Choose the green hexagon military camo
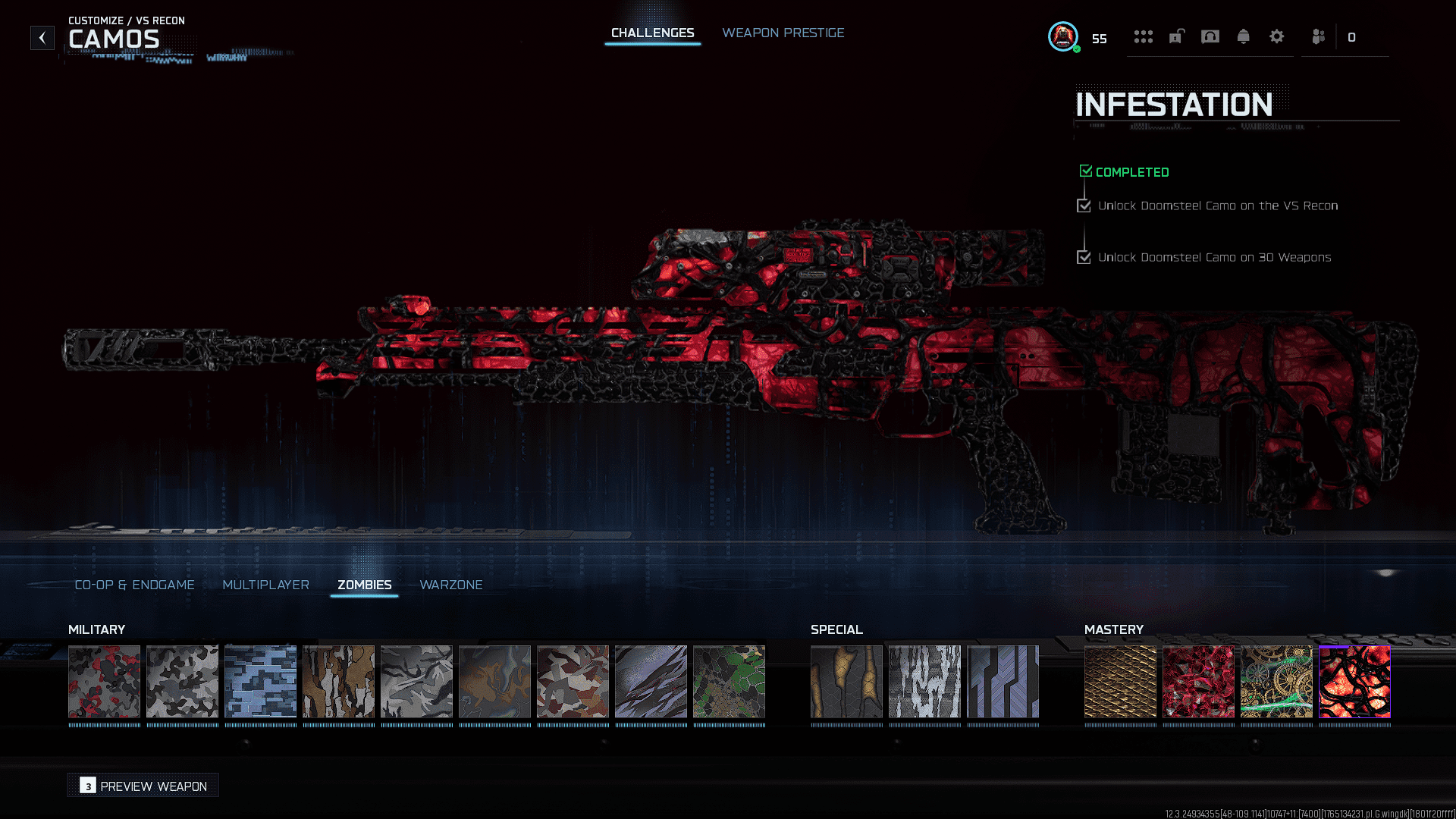 [x=729, y=681]
